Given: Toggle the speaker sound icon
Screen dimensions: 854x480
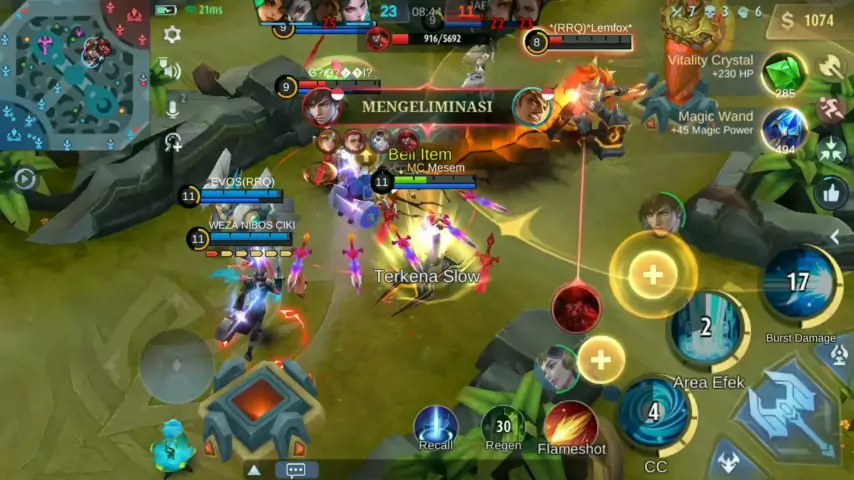Looking at the screenshot, I should coord(172,71).
